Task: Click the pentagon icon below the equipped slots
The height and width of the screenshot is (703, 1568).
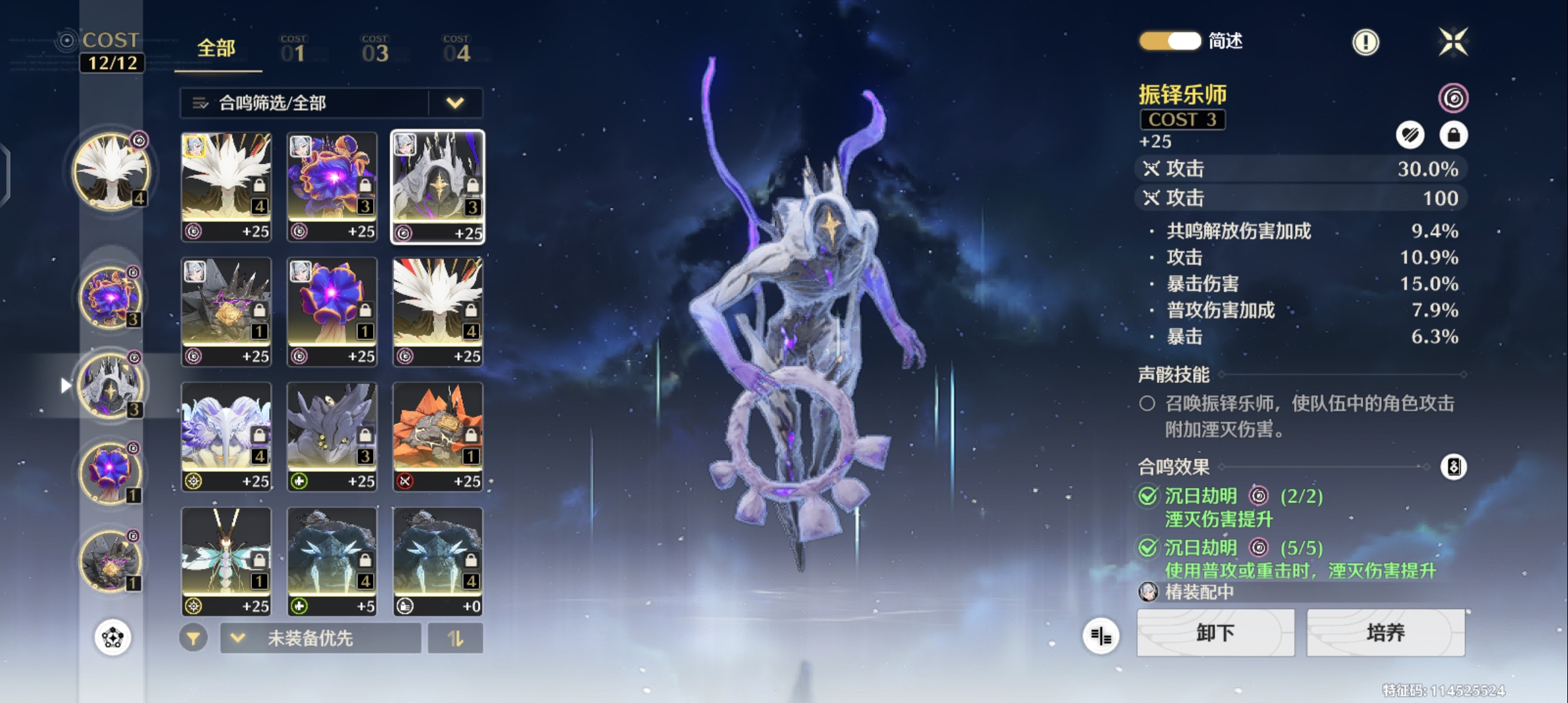Action: (113, 637)
